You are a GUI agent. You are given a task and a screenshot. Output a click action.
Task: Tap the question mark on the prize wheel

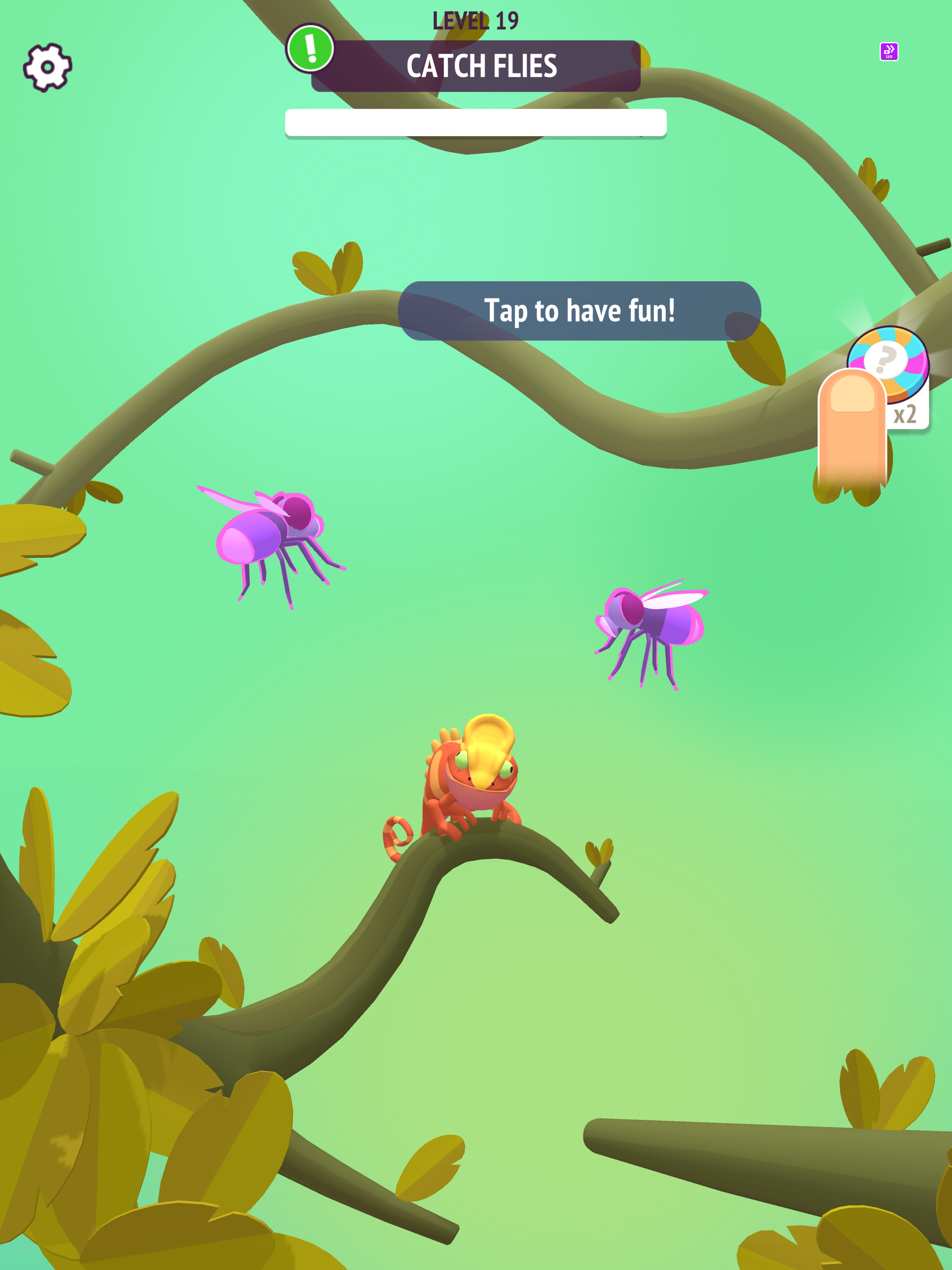click(x=887, y=361)
